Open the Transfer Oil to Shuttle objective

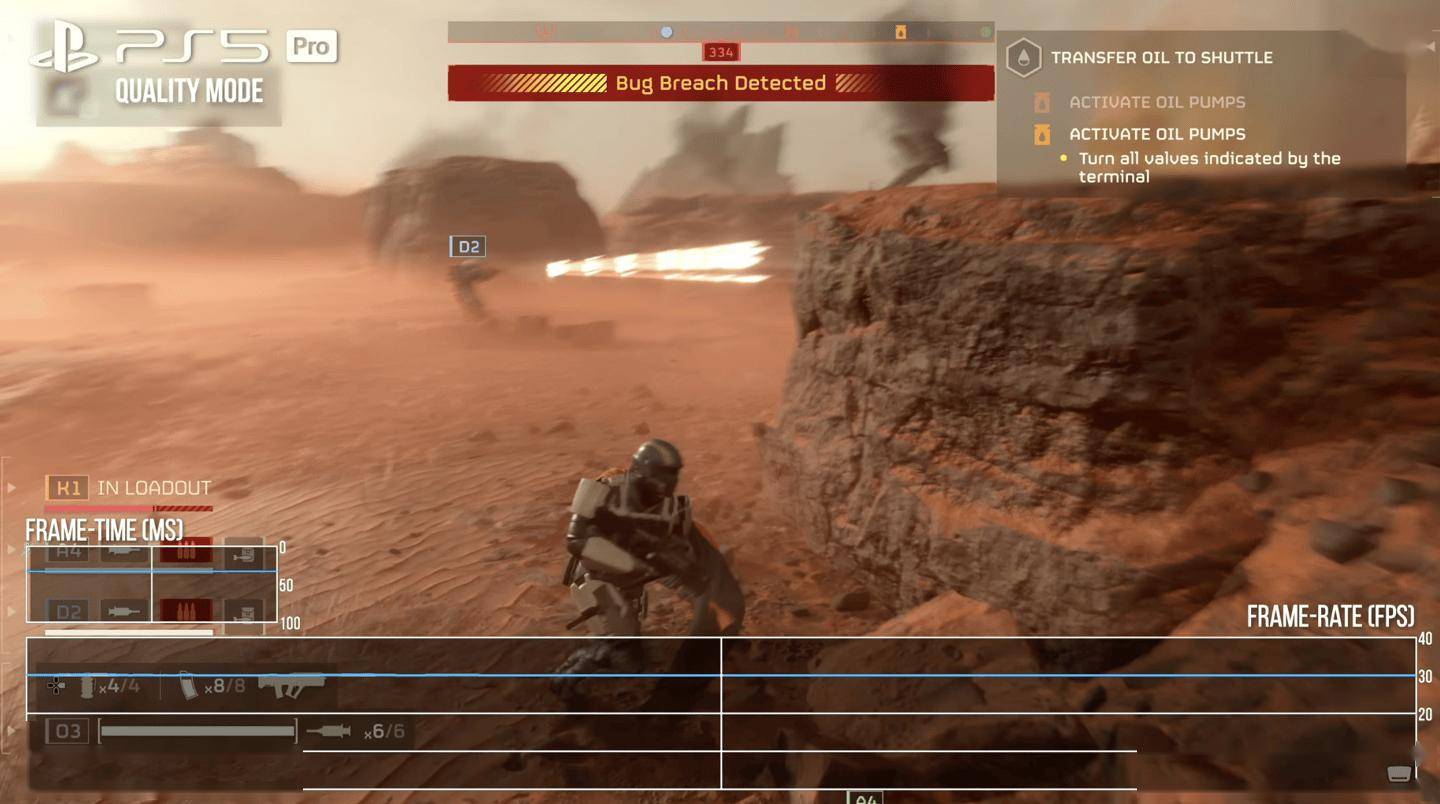tap(1160, 58)
